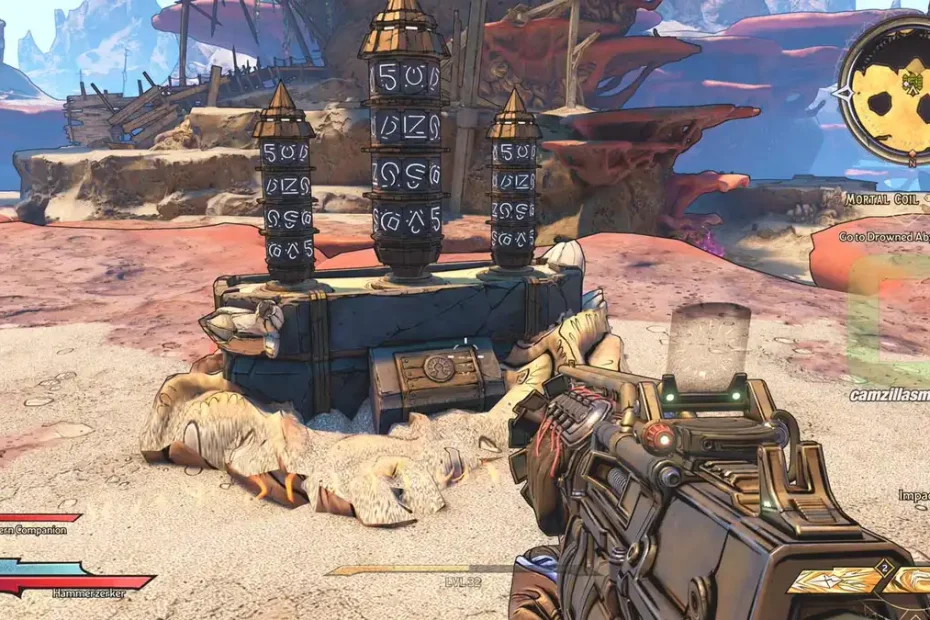Select the spell slot numbered 2
This screenshot has width=930, height=620.
[x=842, y=580]
